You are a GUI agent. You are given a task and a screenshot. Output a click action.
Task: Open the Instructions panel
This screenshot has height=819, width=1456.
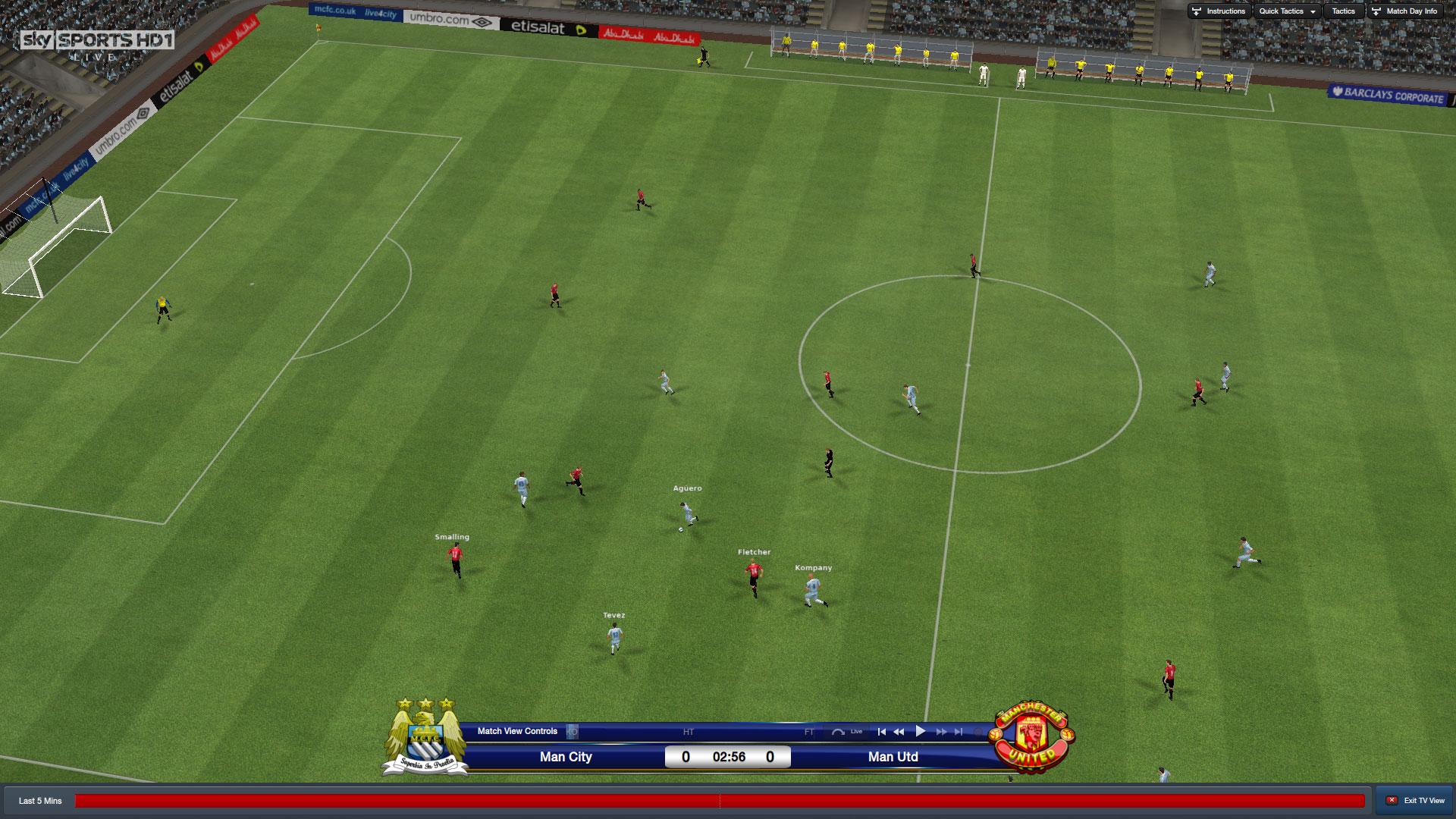1219,11
